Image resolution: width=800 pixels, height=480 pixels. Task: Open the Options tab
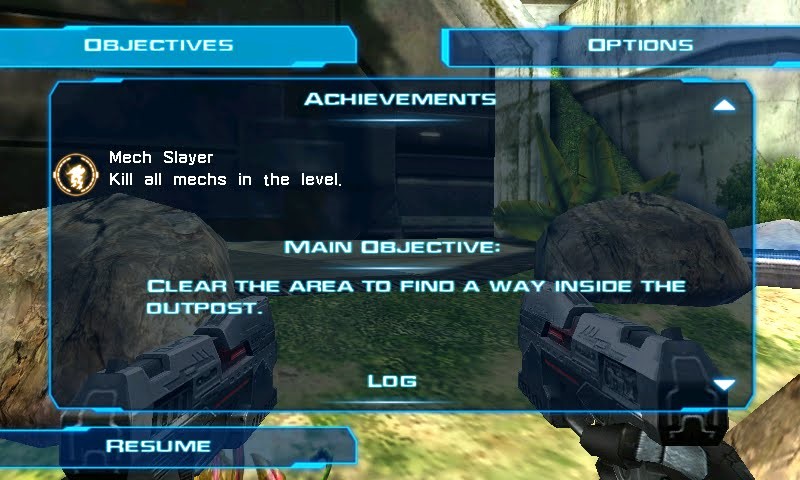640,45
